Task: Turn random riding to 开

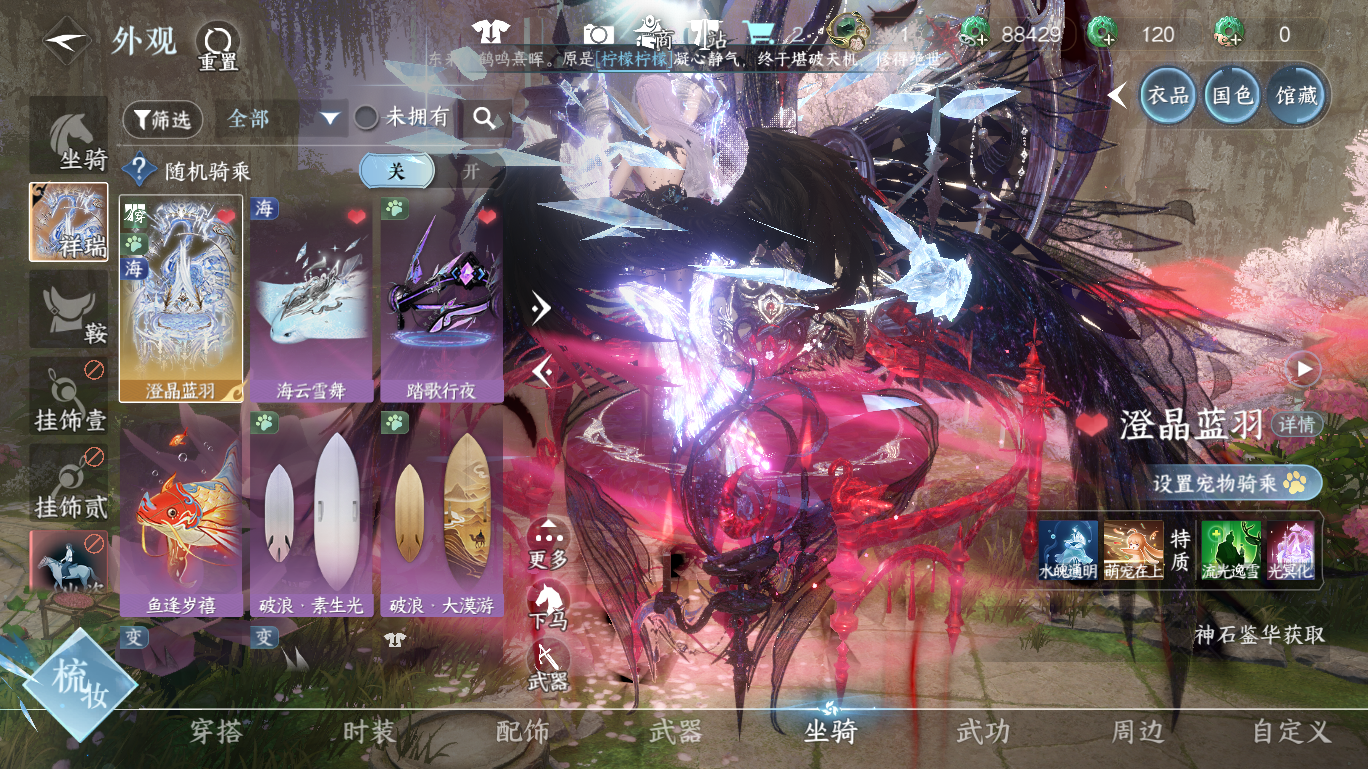Action: (470, 171)
